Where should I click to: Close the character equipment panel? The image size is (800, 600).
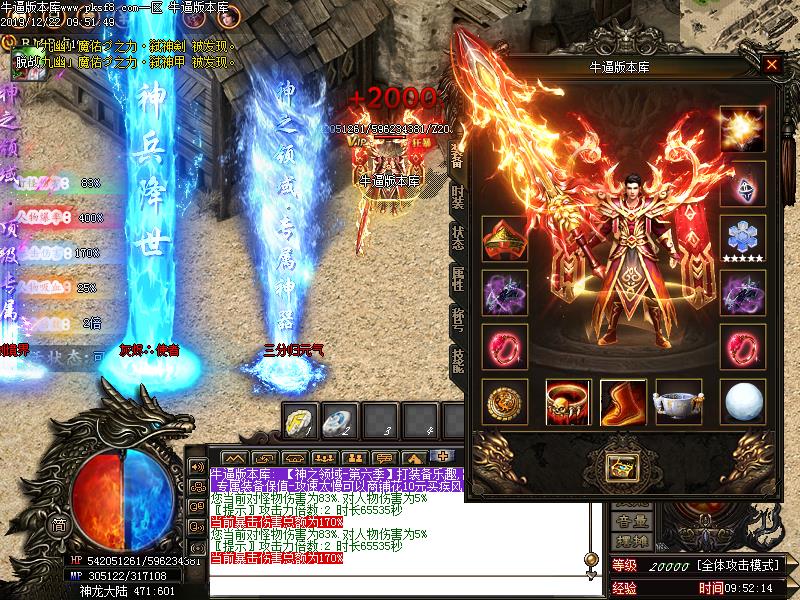(771, 66)
